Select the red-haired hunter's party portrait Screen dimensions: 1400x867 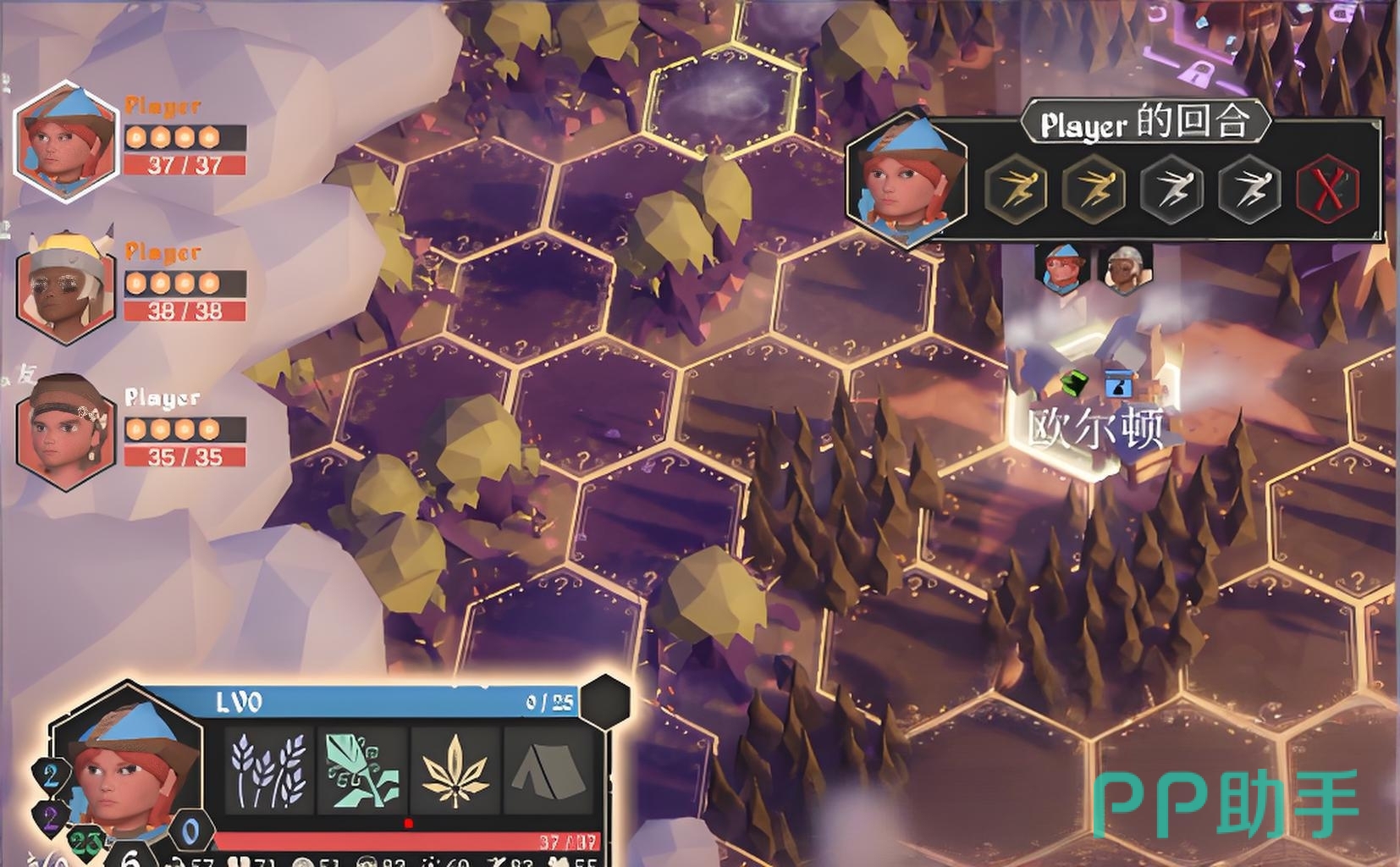64,141
